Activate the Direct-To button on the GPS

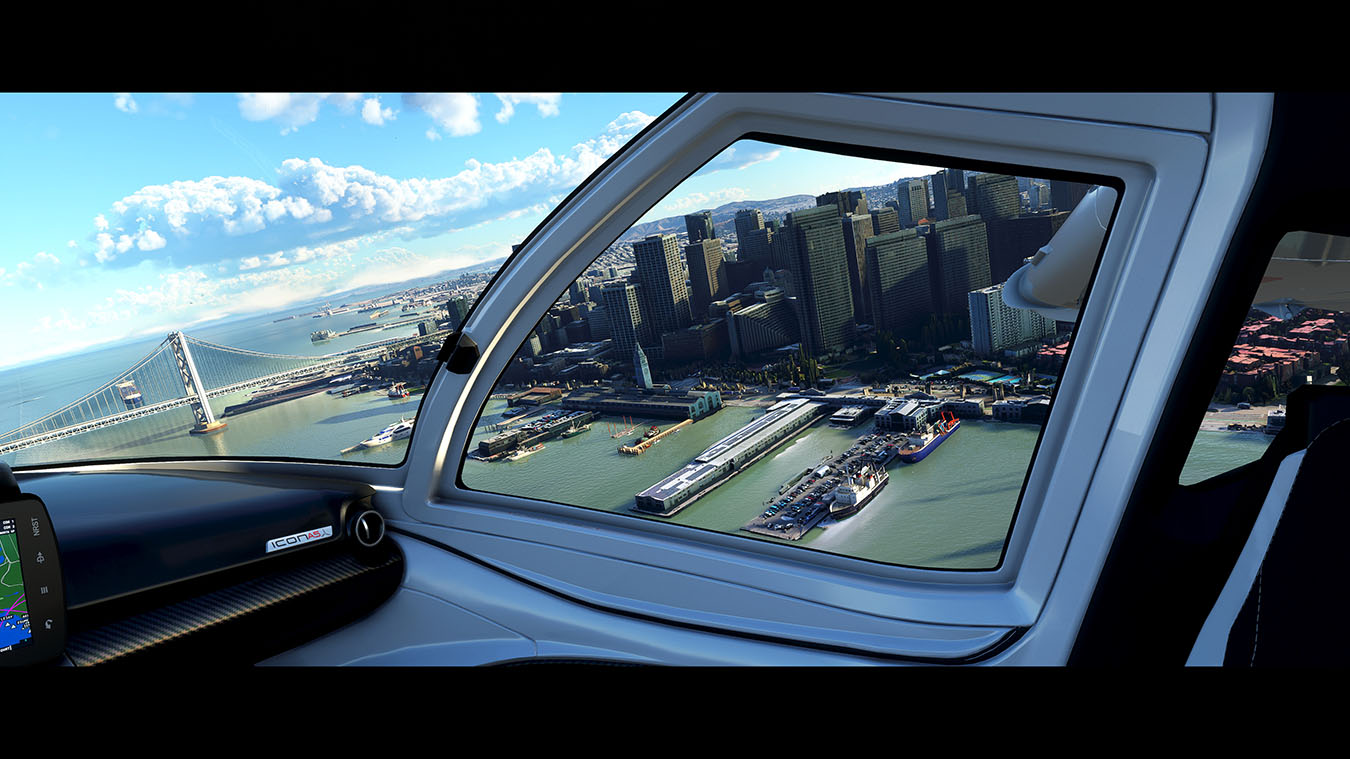coord(40,559)
